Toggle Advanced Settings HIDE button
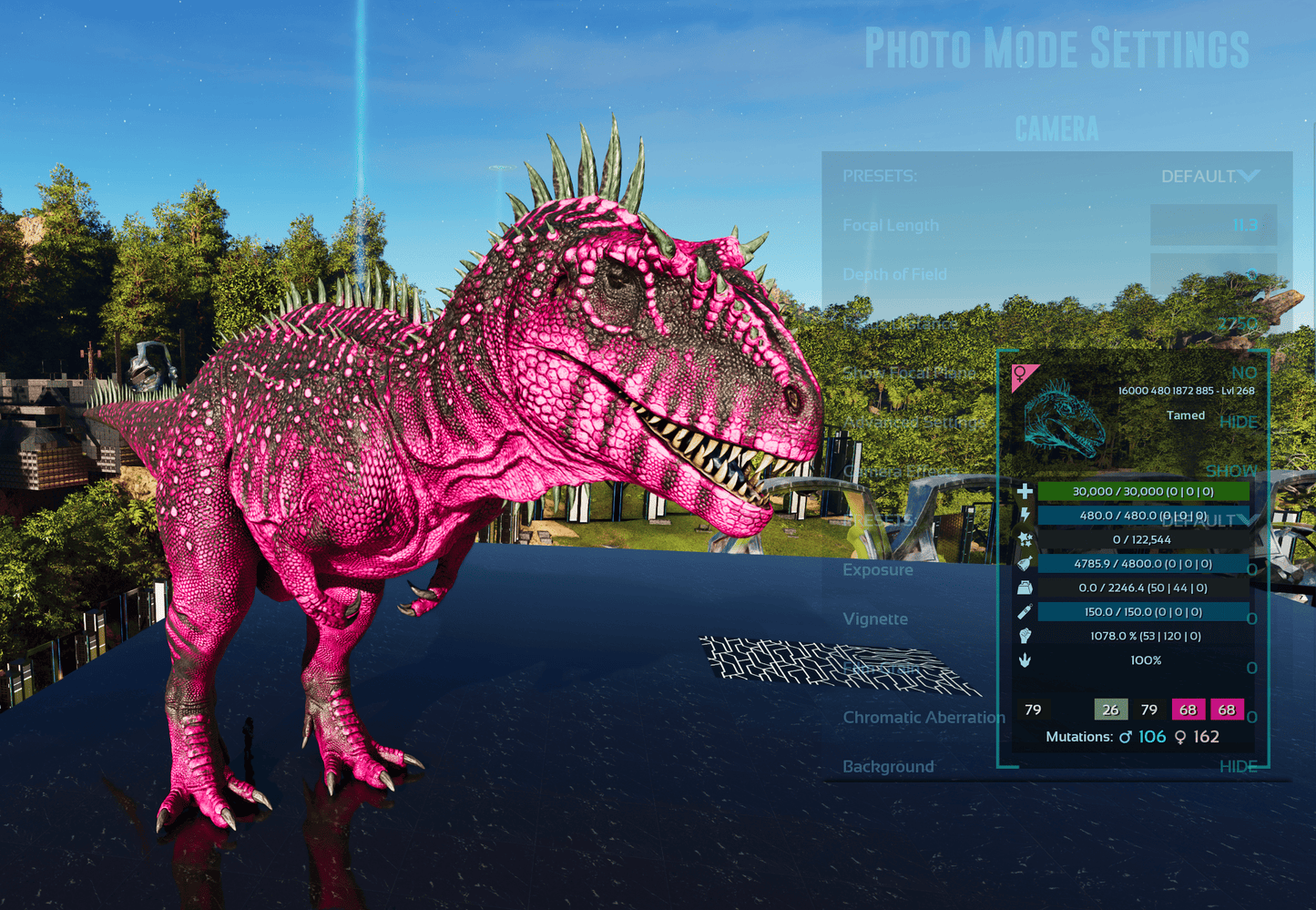The height and width of the screenshot is (910, 1316). 1239,422
